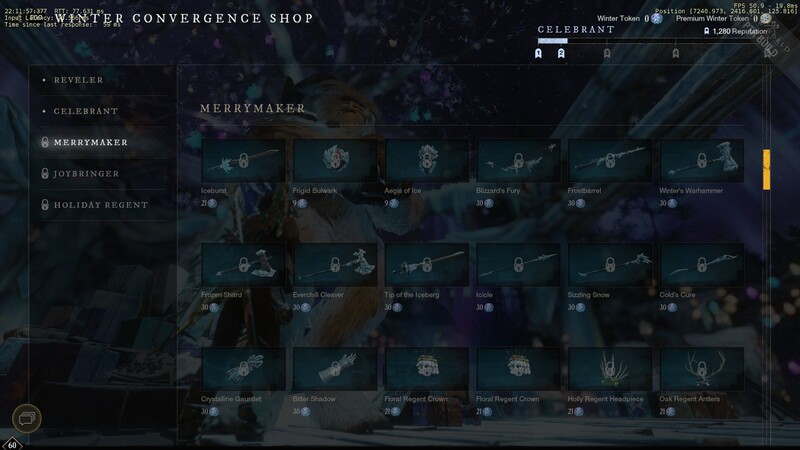The image size is (800, 450).
Task: Select the Frozen Shard item
Action: 244,265
